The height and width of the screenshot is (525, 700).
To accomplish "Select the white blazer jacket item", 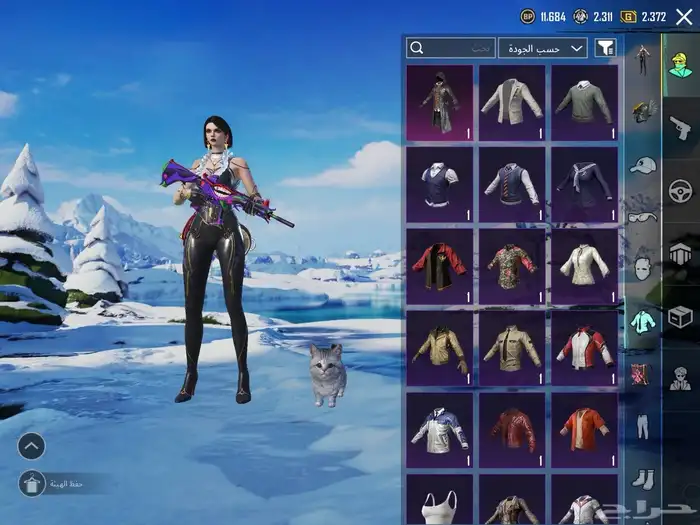I will coord(512,102).
